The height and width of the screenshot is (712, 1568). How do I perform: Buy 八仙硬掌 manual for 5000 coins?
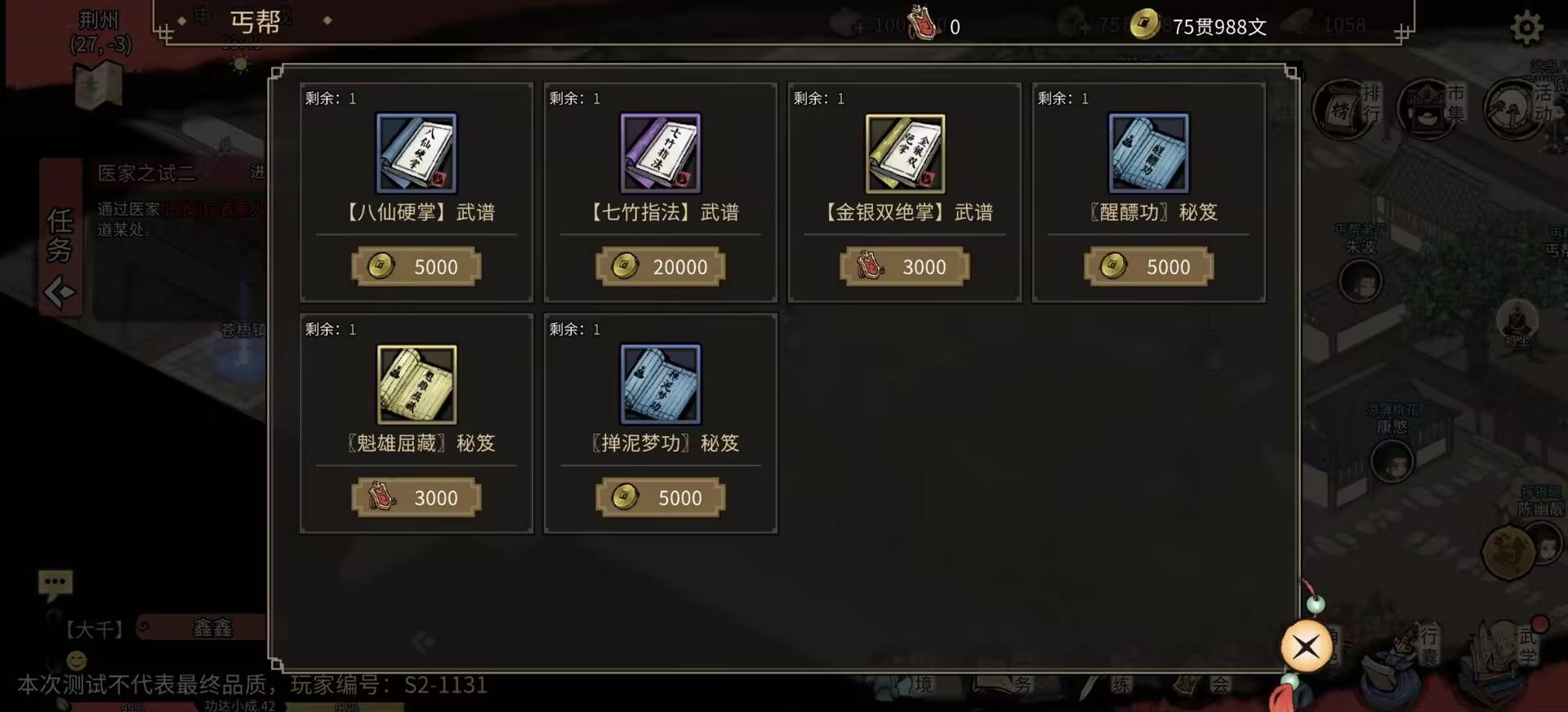coord(416,266)
